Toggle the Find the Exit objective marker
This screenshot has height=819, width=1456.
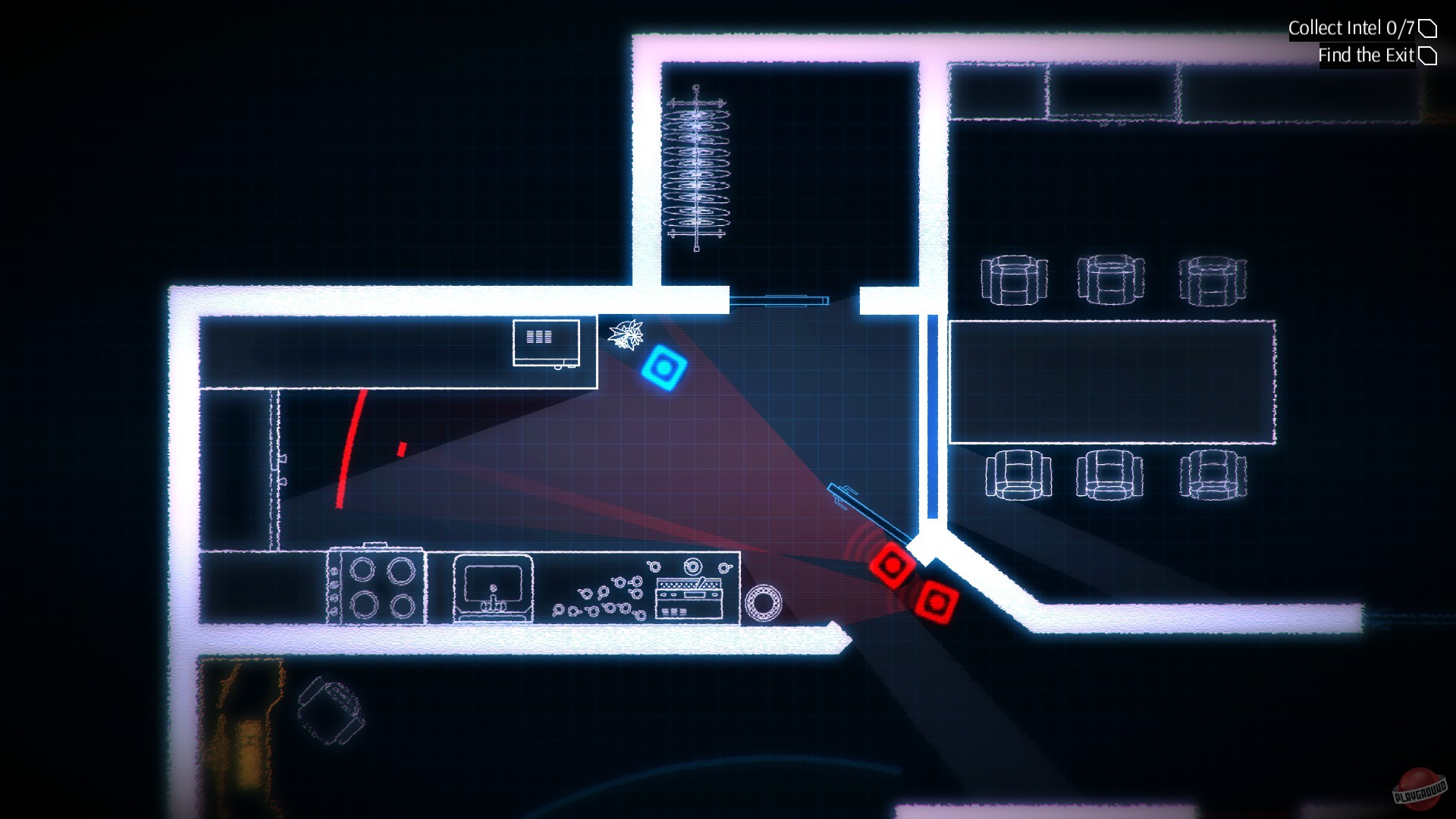click(x=1429, y=55)
